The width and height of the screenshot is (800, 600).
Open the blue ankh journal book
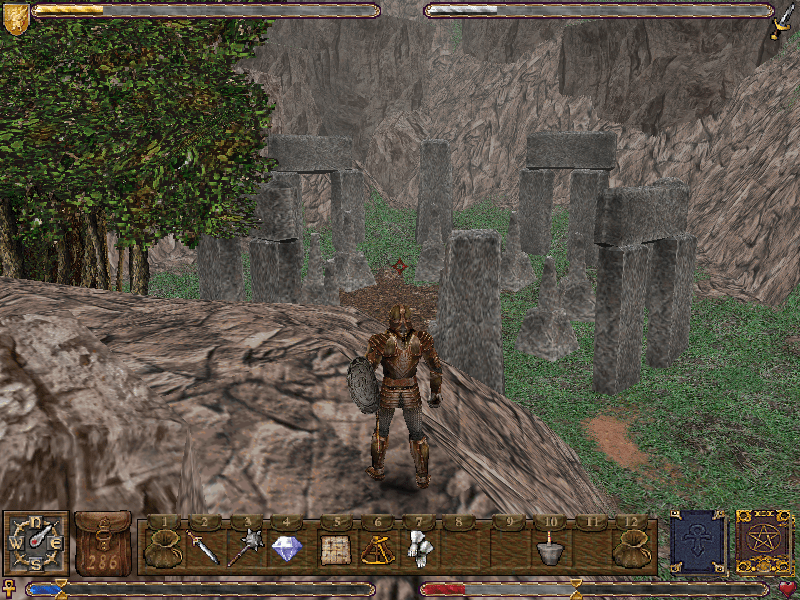pyautogui.click(x=697, y=541)
